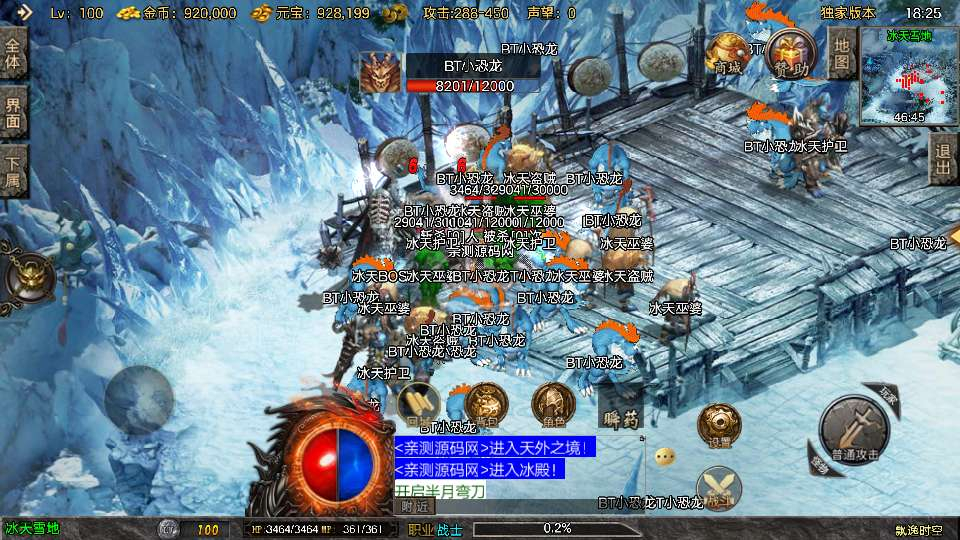Image resolution: width=960 pixels, height=540 pixels.
Task: Select the 下属 tab on the left
Action: pyautogui.click(x=13, y=170)
